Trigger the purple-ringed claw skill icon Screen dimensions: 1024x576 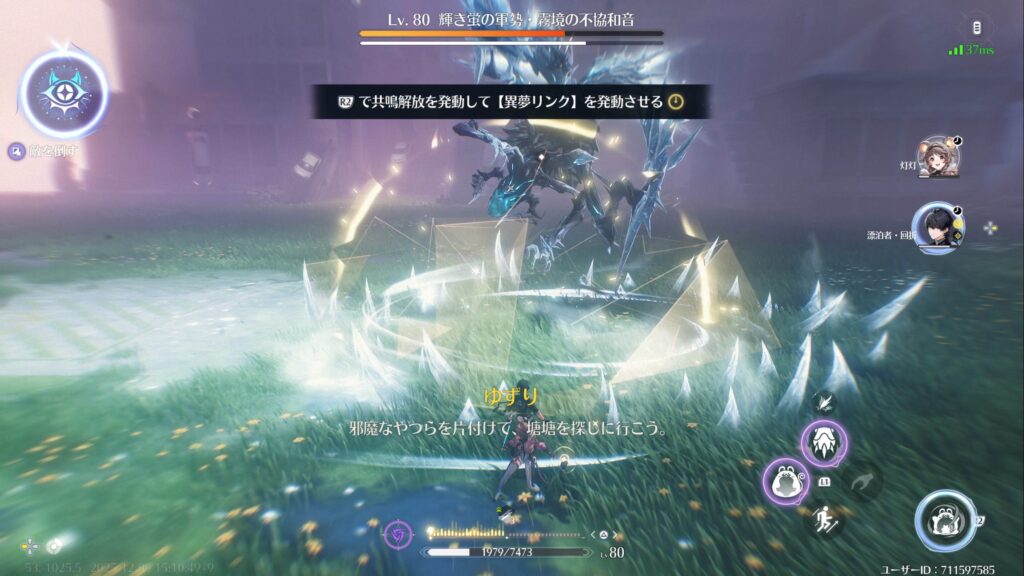point(824,443)
